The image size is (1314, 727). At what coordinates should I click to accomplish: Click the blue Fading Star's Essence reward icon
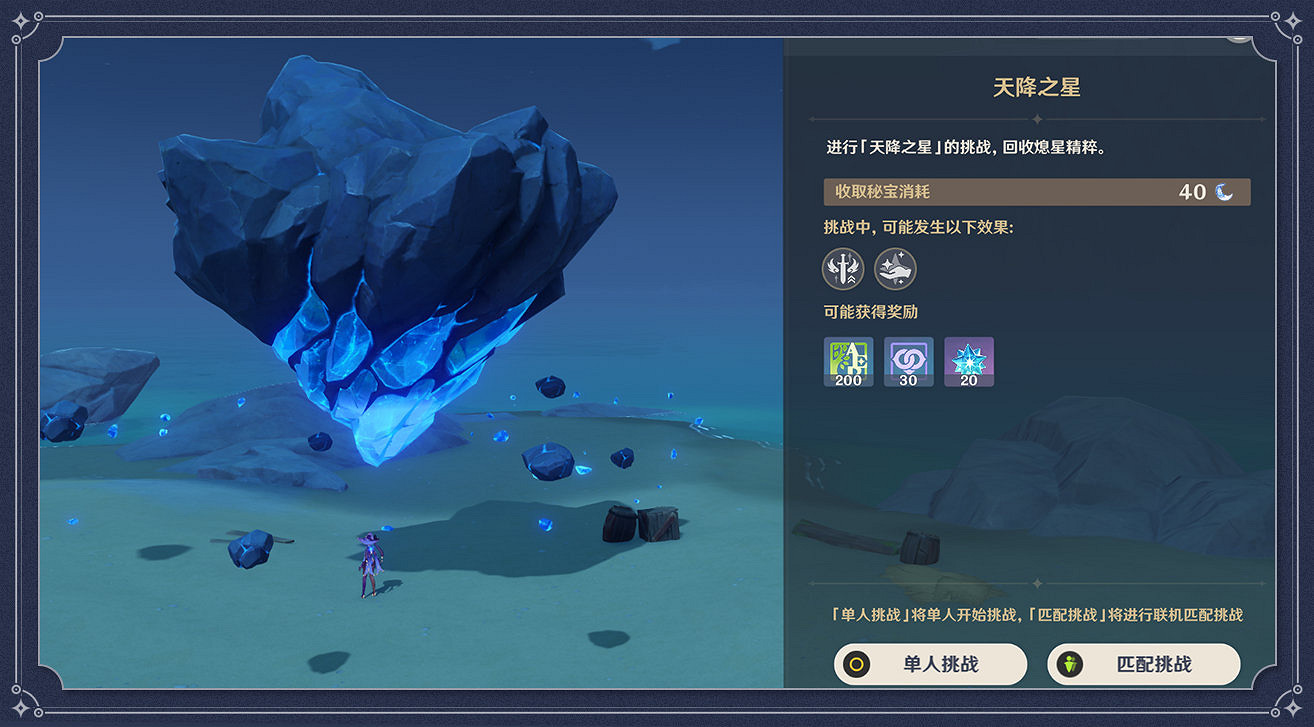click(x=969, y=361)
